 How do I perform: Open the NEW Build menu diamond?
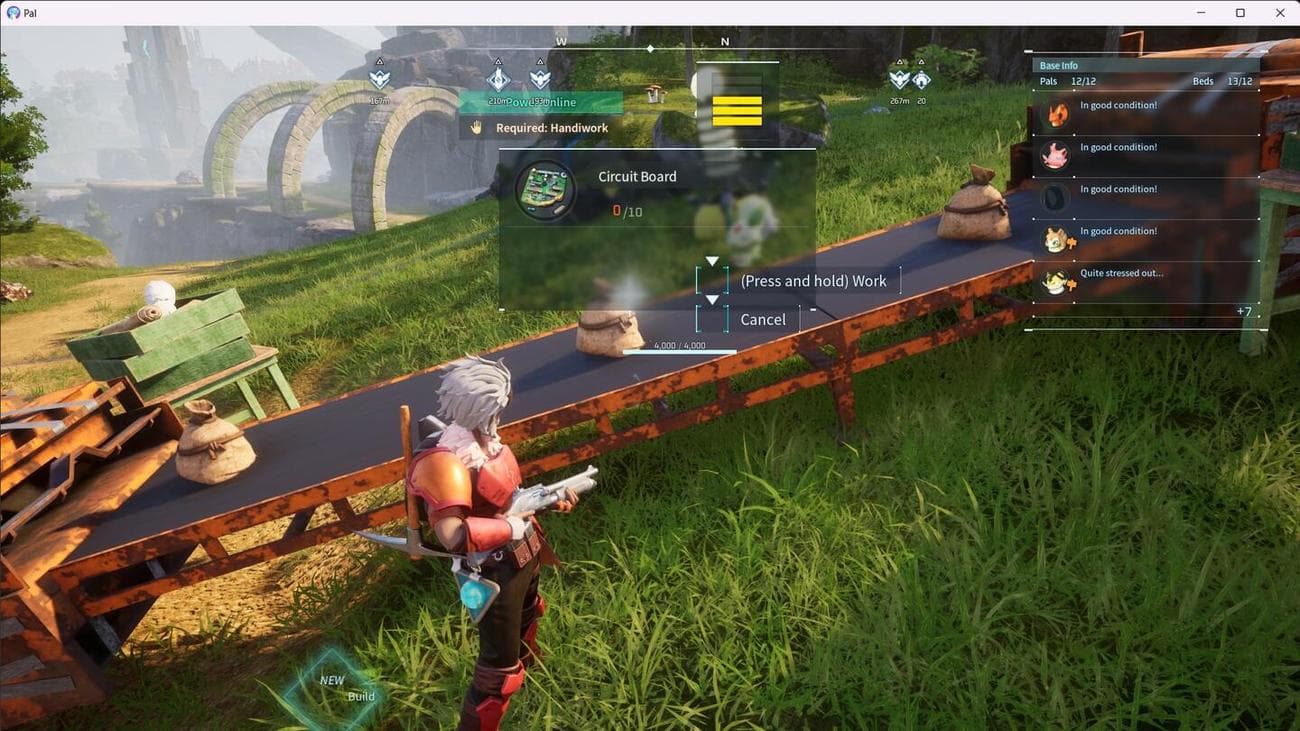tap(333, 688)
